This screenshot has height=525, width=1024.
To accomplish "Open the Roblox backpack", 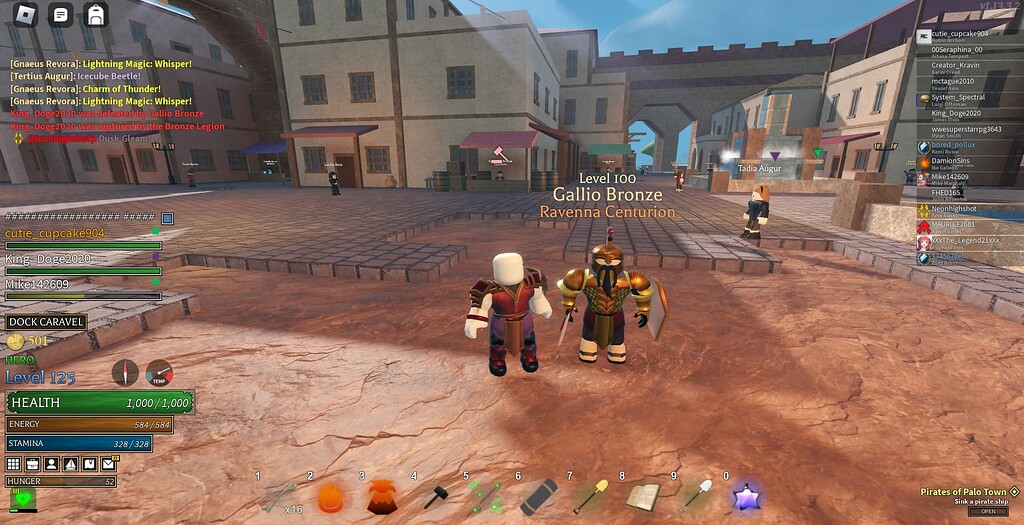I will click(x=95, y=15).
